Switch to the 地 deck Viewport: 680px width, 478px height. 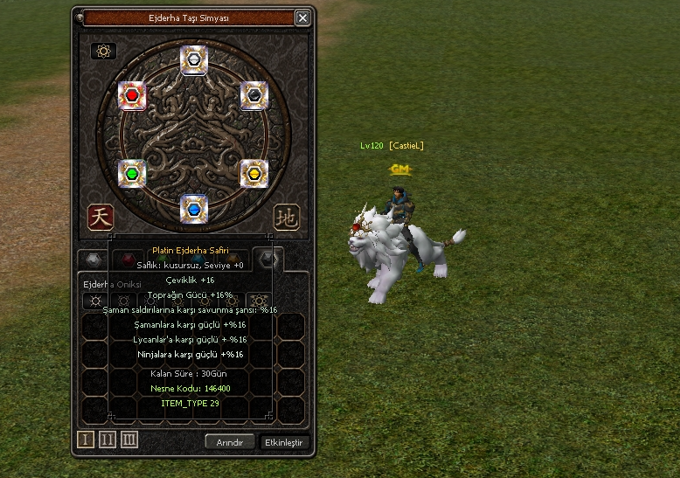coord(286,216)
